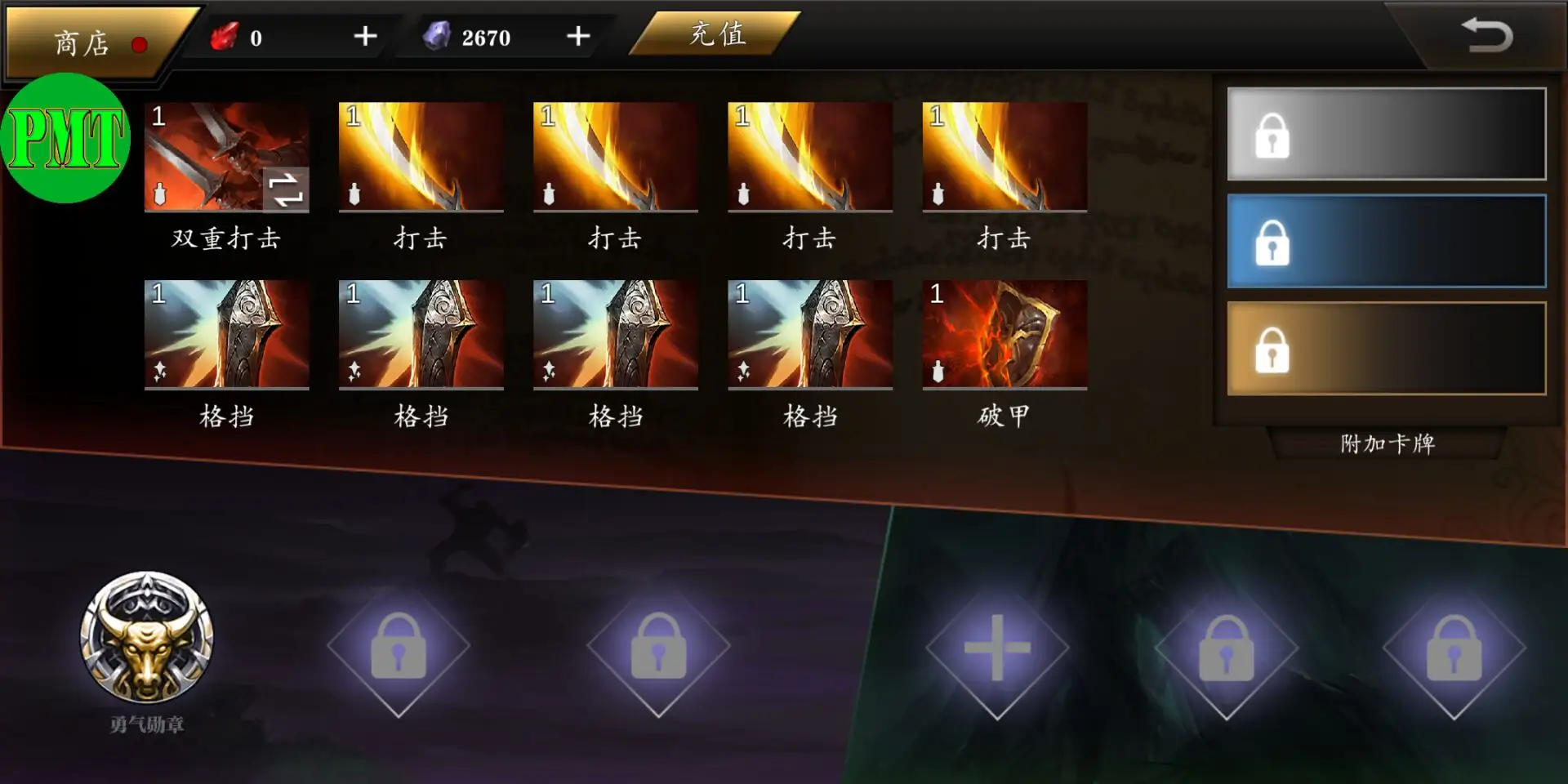
Task: Select the locked silver card slot
Action: click(1386, 135)
